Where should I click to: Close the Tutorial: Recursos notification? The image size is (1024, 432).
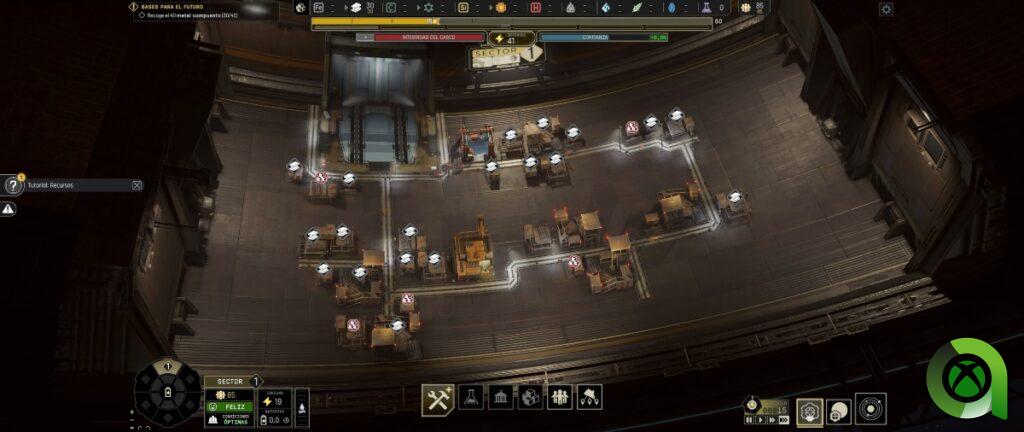click(137, 185)
